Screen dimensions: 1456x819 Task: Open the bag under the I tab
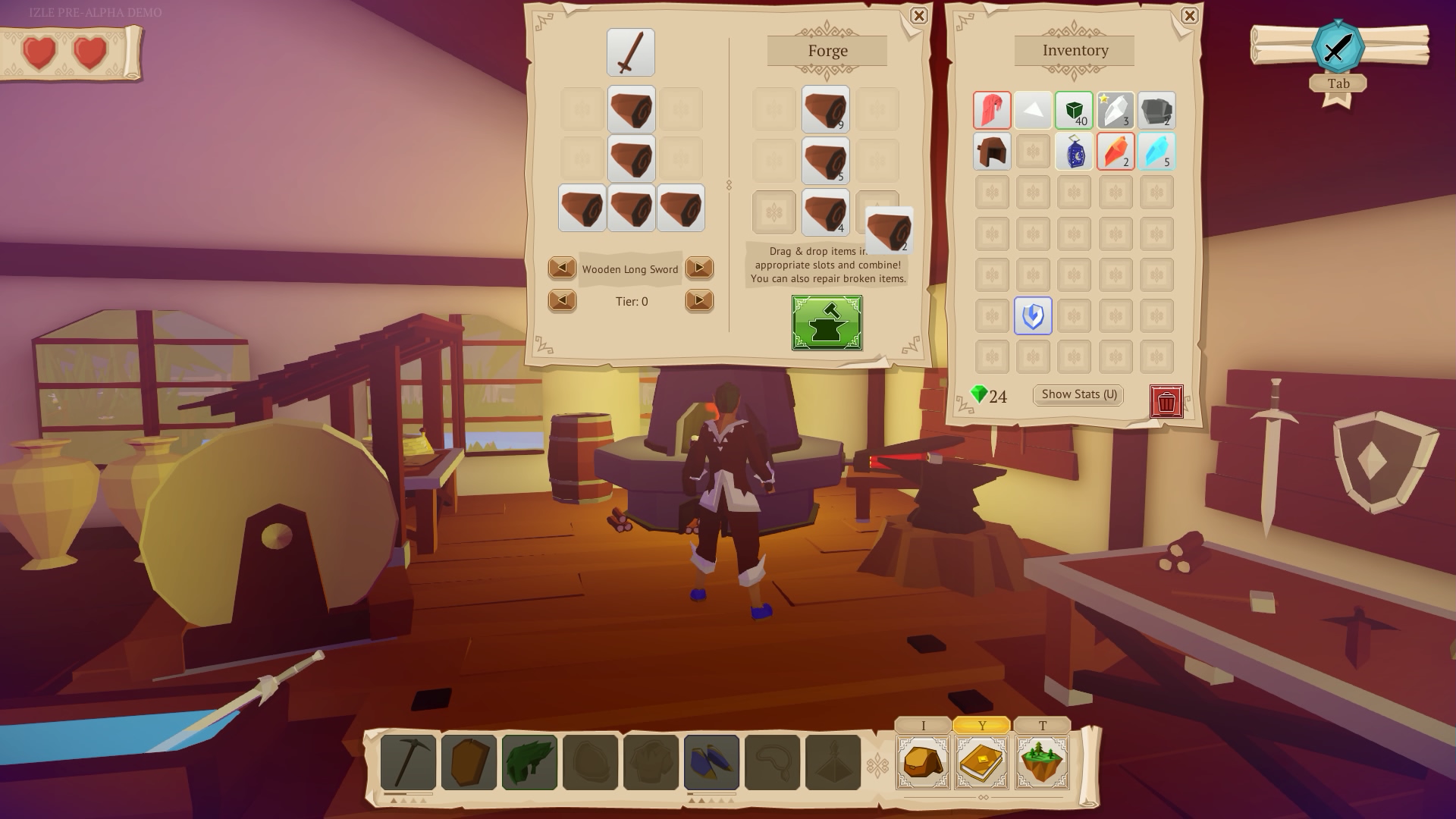pyautogui.click(x=923, y=761)
